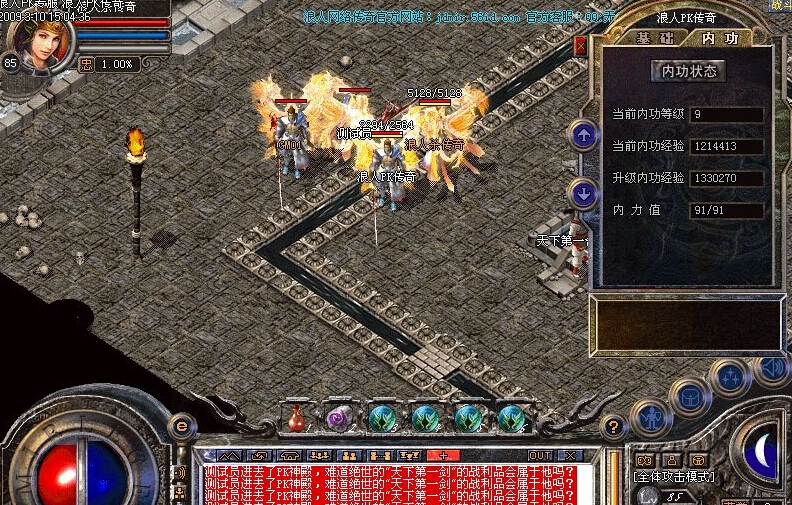792x505 pixels.
Task: Close the character panel with the red X
Action: [x=581, y=46]
